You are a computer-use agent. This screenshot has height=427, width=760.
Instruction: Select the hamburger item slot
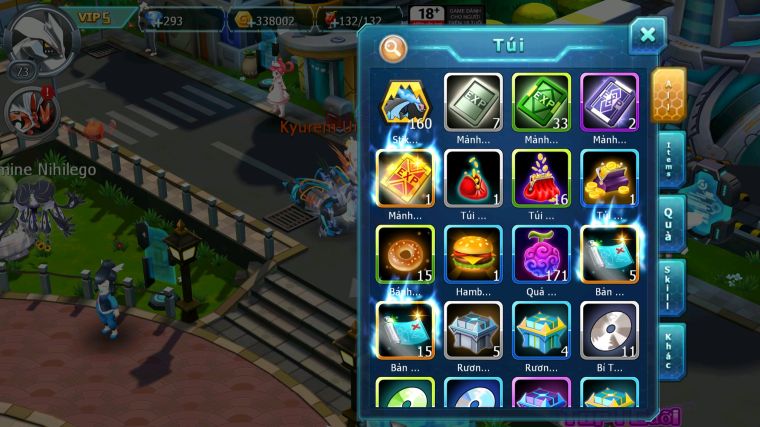tap(473, 254)
